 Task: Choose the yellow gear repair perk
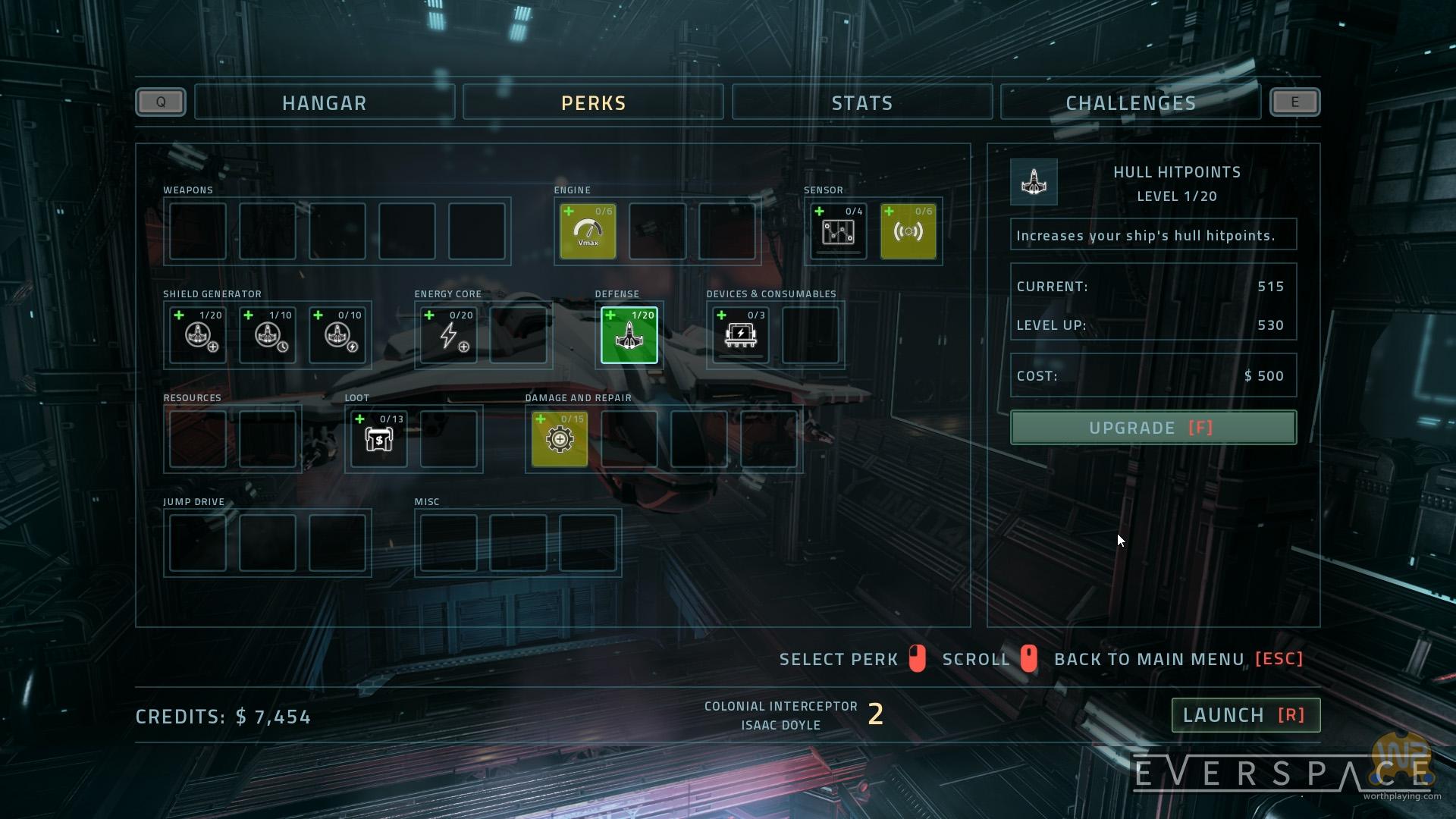[x=560, y=439]
